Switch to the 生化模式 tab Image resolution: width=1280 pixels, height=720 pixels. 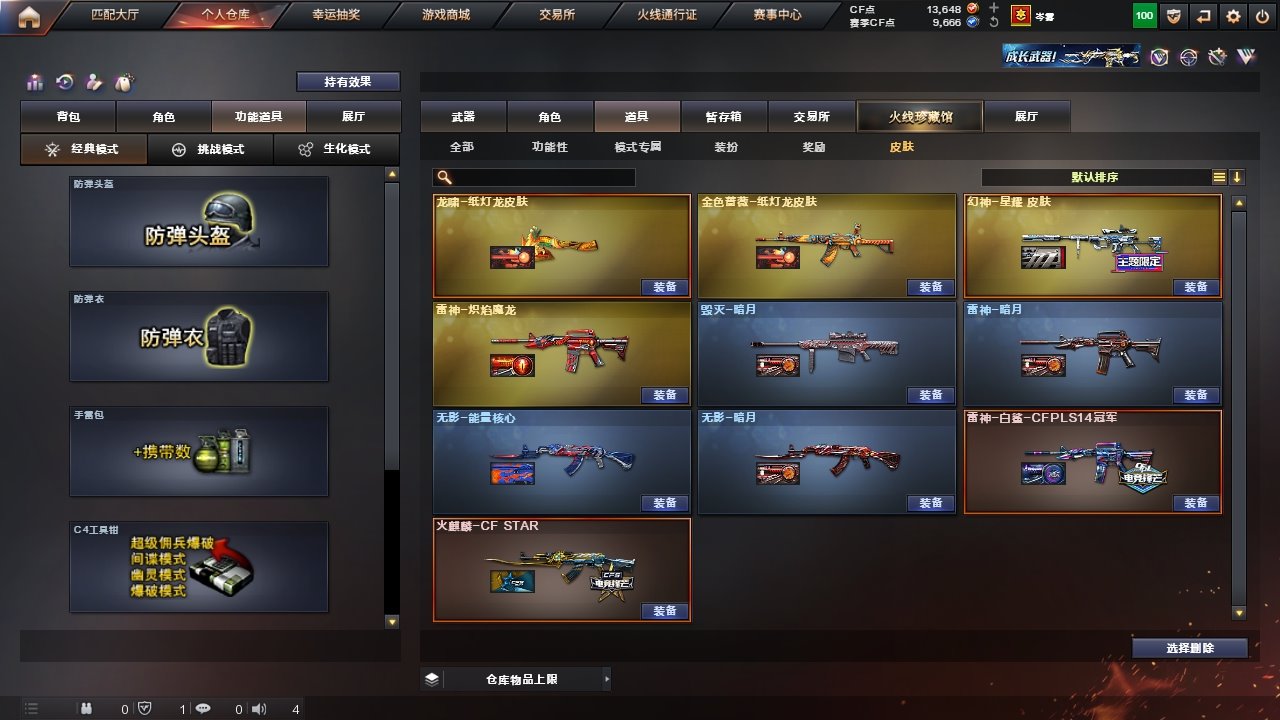[335, 149]
